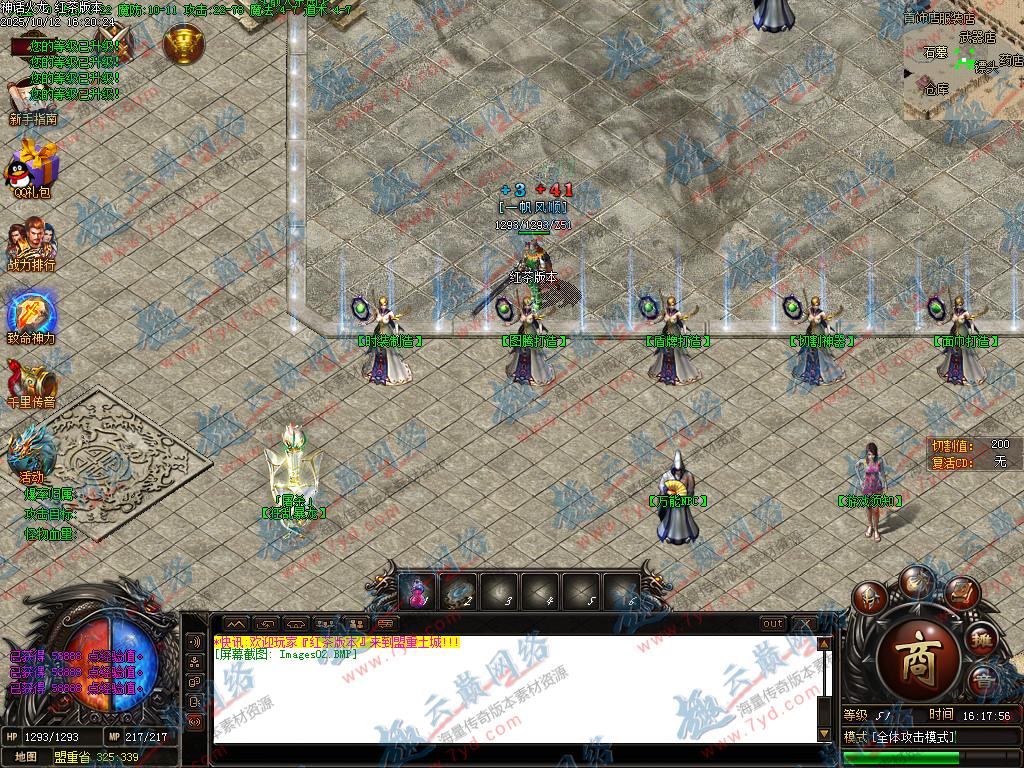The height and width of the screenshot is (768, 1024).
Task: Click the chat window 'out' button
Action: pyautogui.click(x=773, y=624)
